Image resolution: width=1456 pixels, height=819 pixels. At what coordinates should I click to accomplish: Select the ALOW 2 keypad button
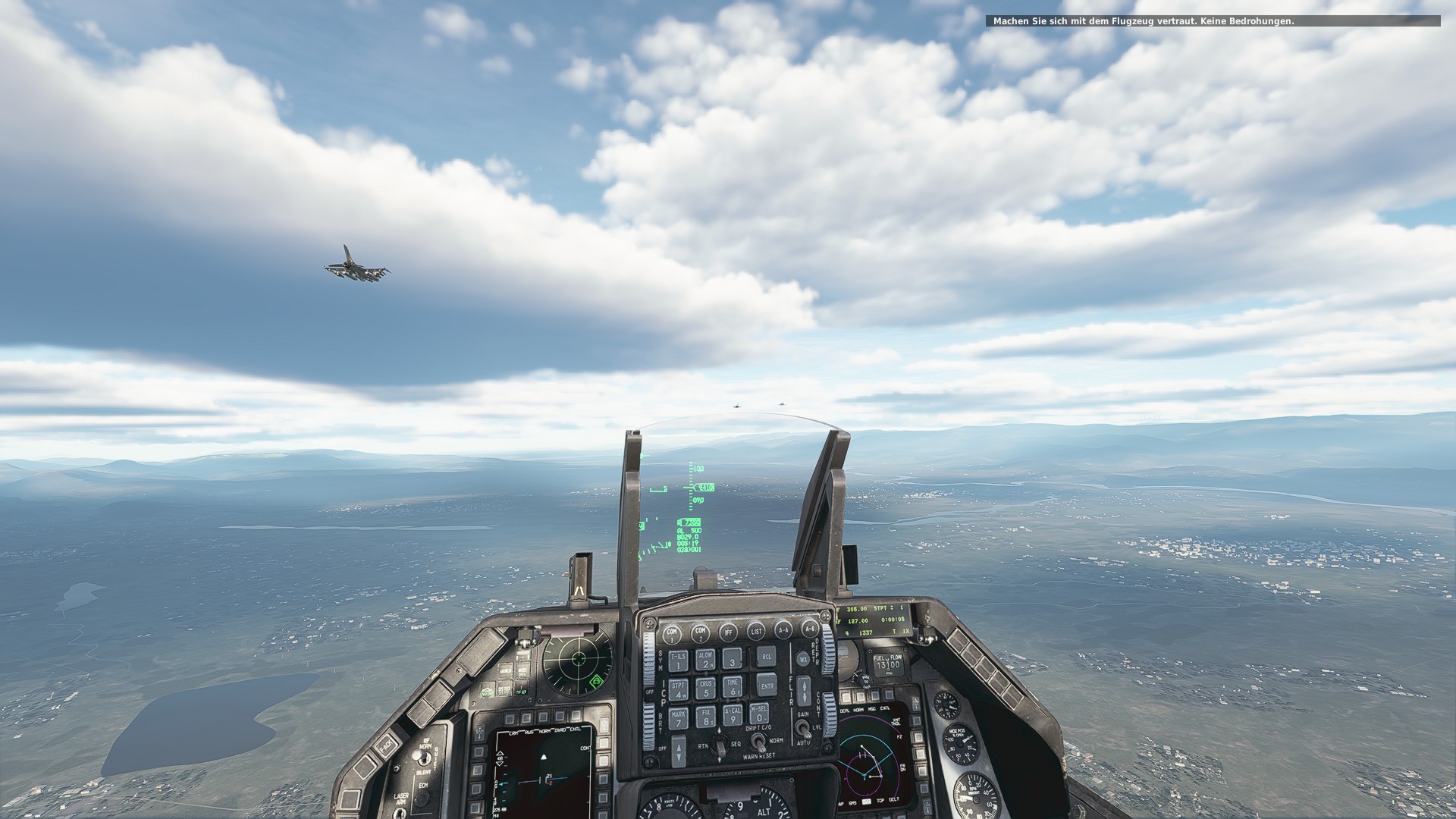[x=705, y=660]
